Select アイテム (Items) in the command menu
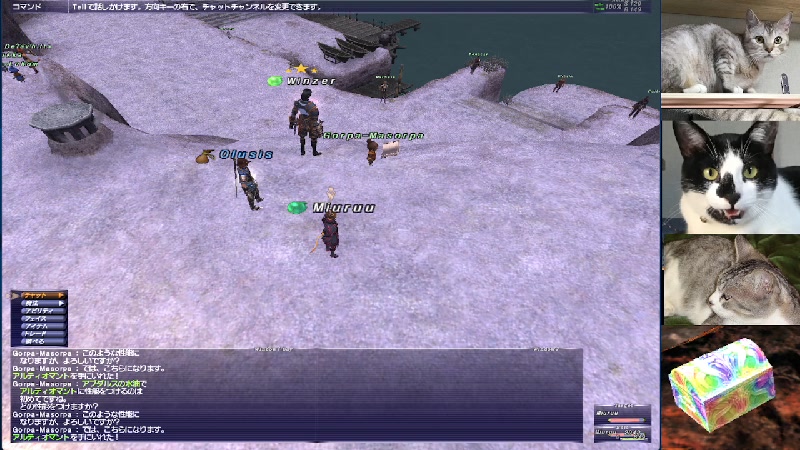This screenshot has height=450, width=800. tap(38, 327)
